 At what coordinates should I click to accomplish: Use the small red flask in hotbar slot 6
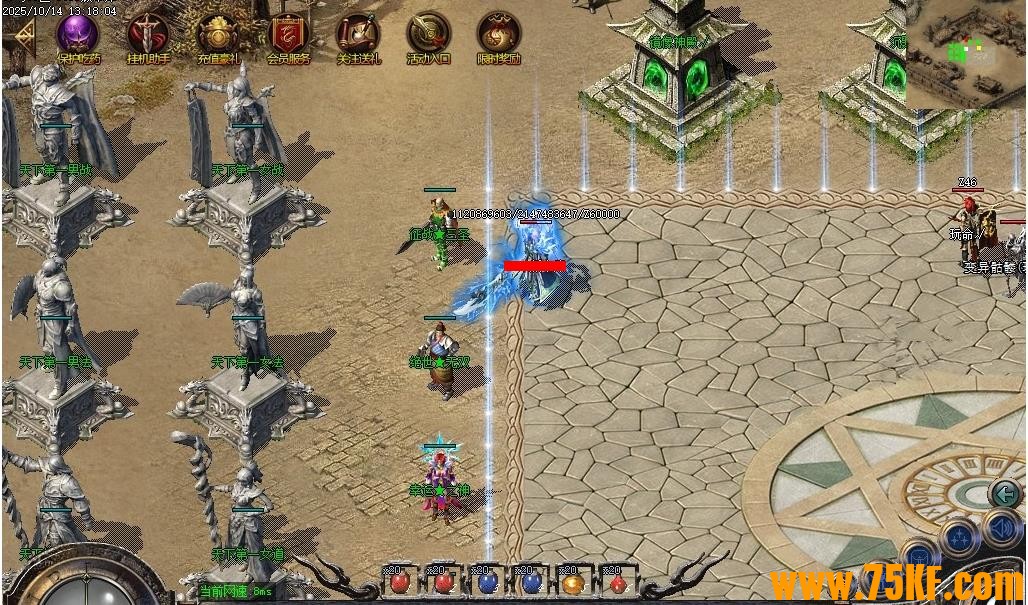tap(617, 582)
